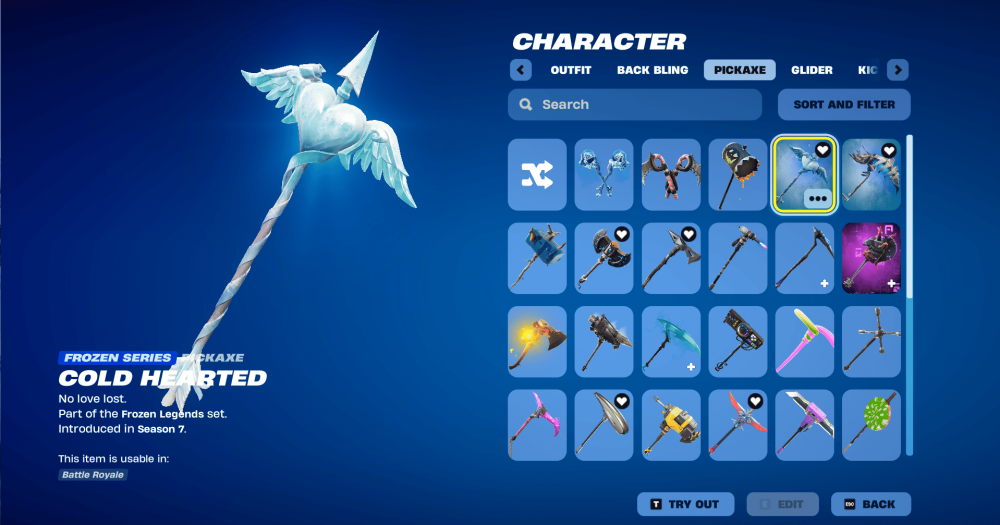
Task: Open Sort and Filter options
Action: pos(844,105)
